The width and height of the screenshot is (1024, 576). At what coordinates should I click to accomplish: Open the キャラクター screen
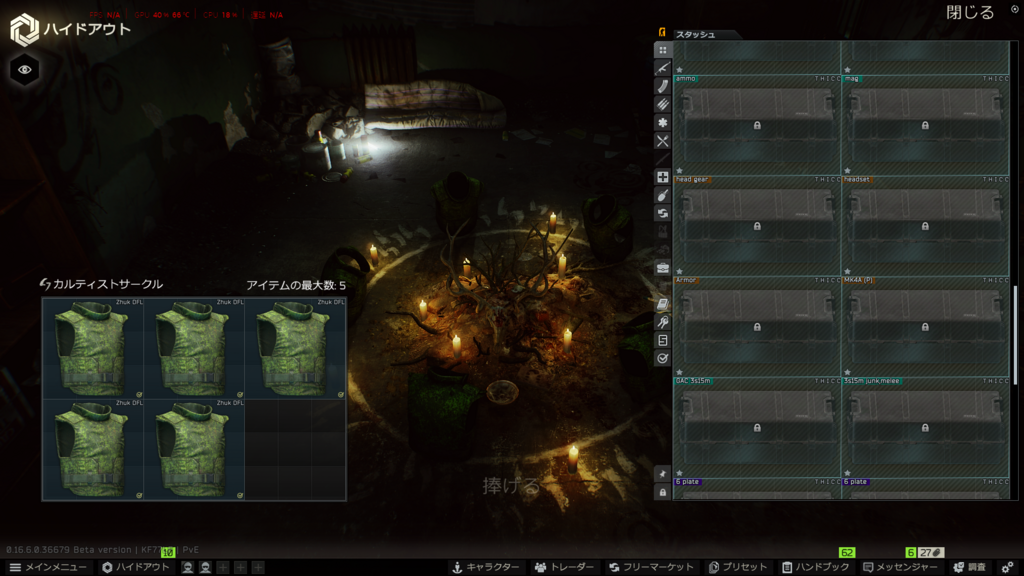tap(486, 567)
